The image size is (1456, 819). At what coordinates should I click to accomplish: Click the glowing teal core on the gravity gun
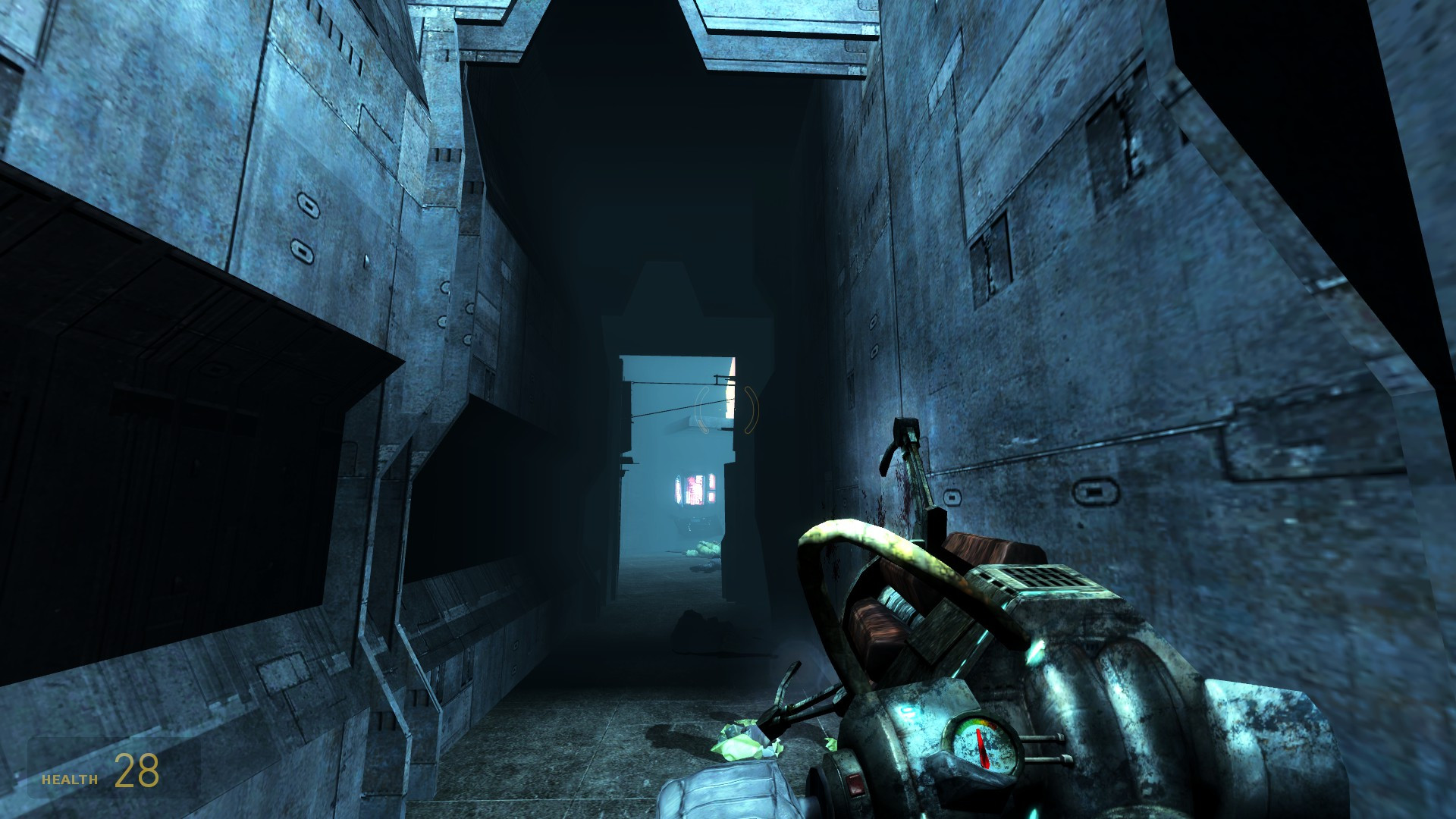click(x=907, y=711)
